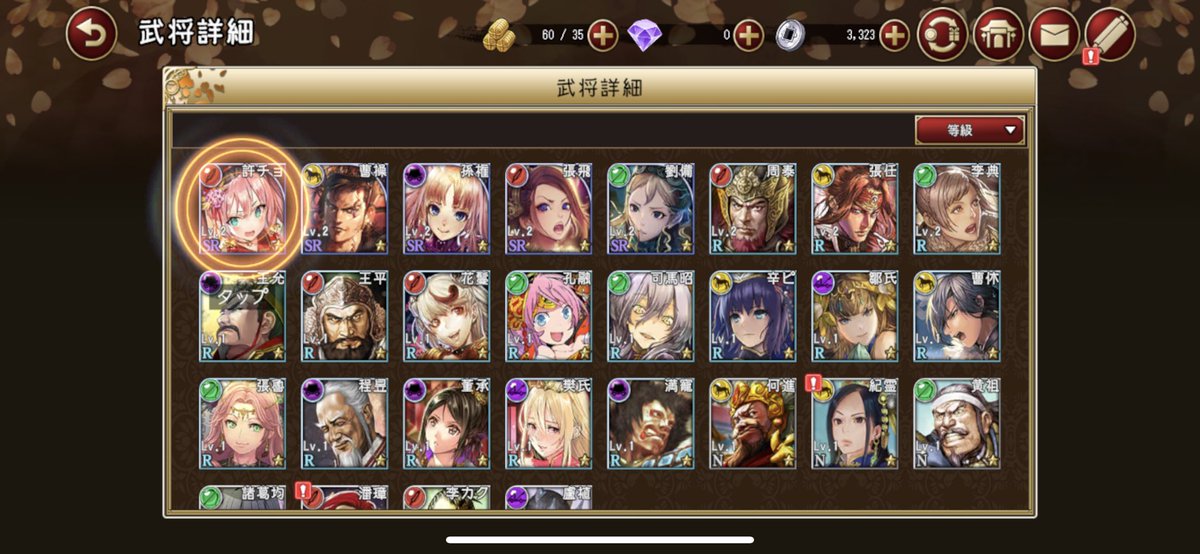Open the 等級 sort dropdown
The image size is (1200, 554).
click(969, 130)
